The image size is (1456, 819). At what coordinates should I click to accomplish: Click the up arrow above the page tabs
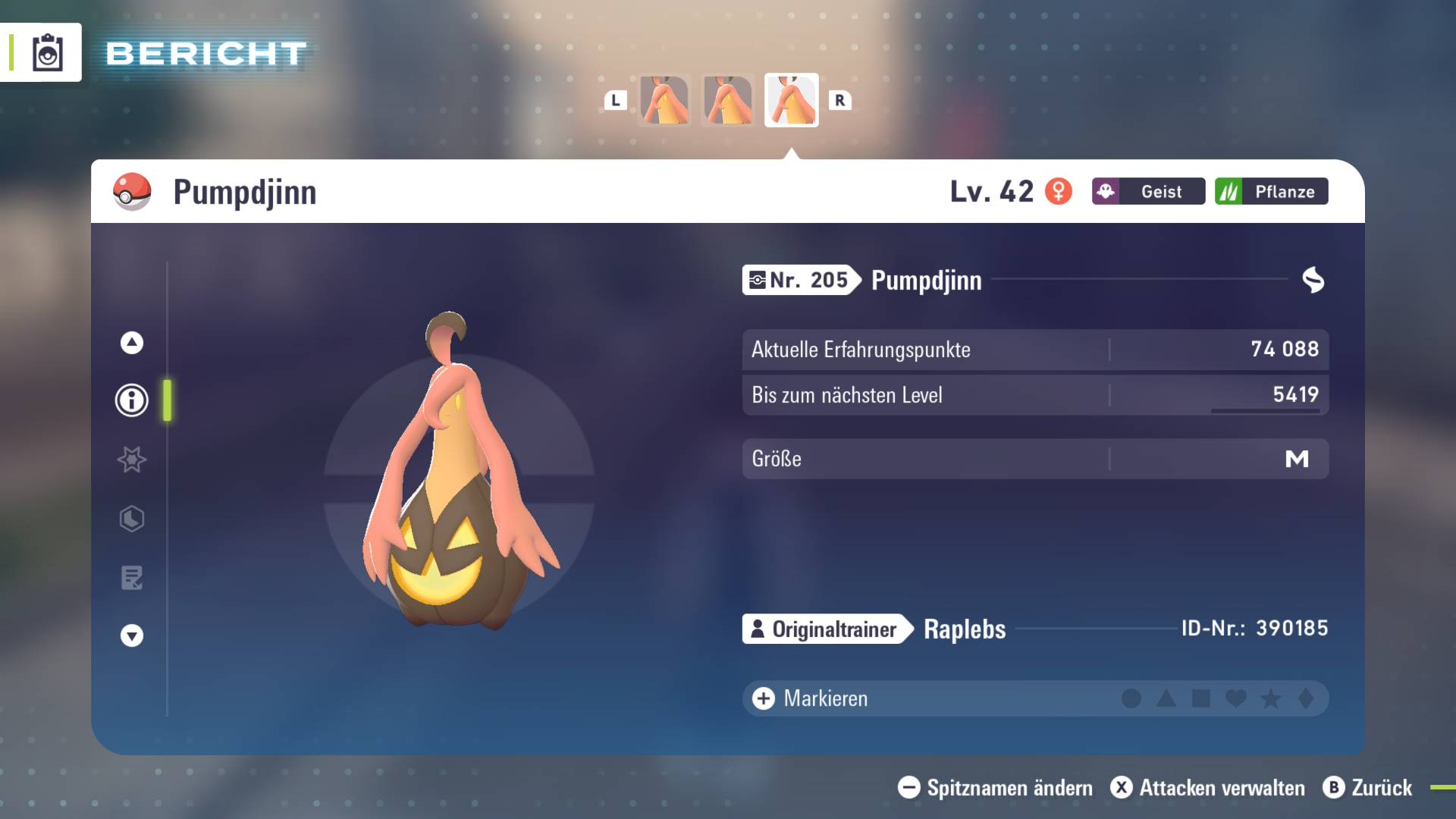tap(132, 343)
